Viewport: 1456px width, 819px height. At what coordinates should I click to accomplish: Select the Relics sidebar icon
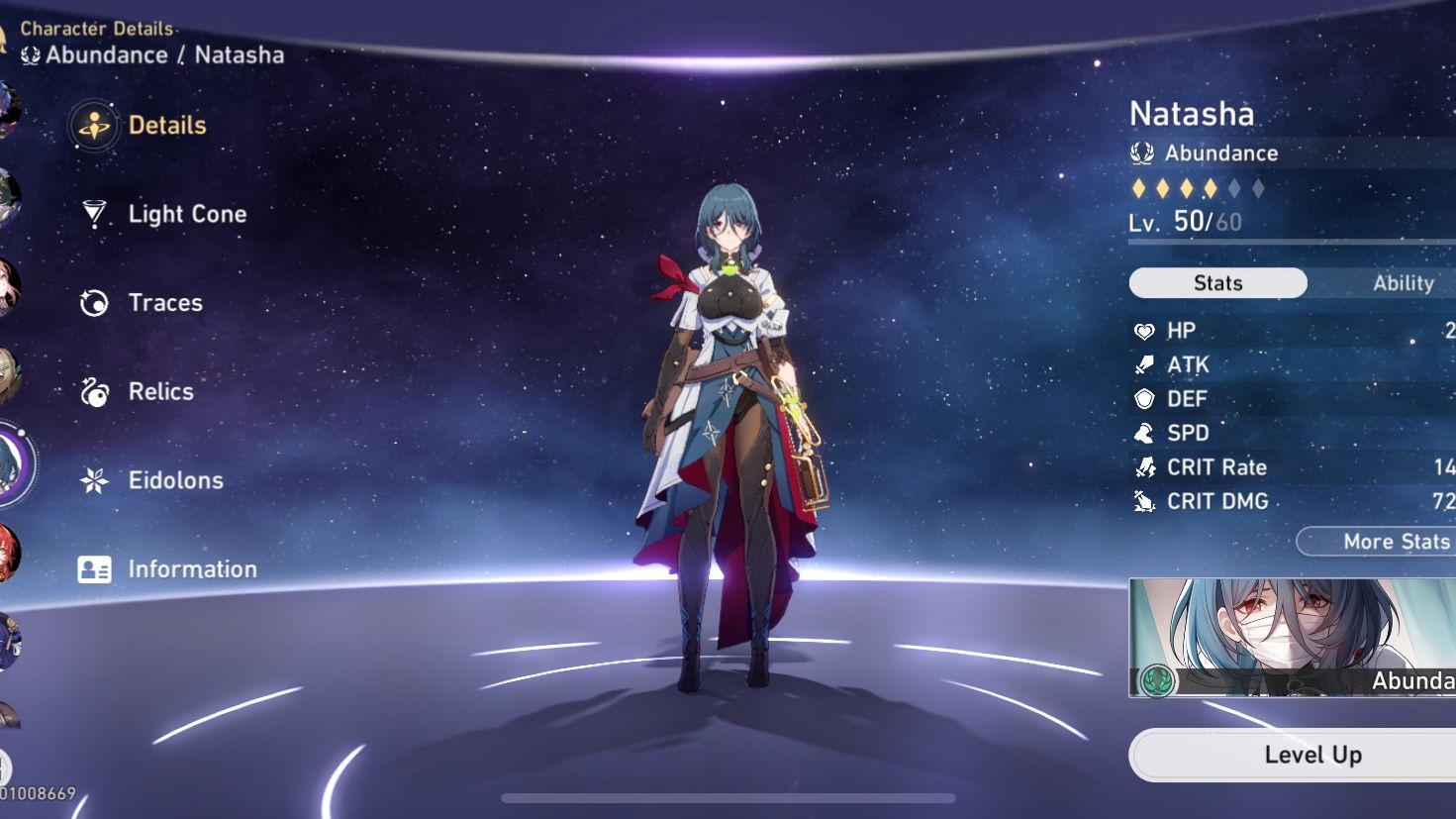pyautogui.click(x=94, y=392)
